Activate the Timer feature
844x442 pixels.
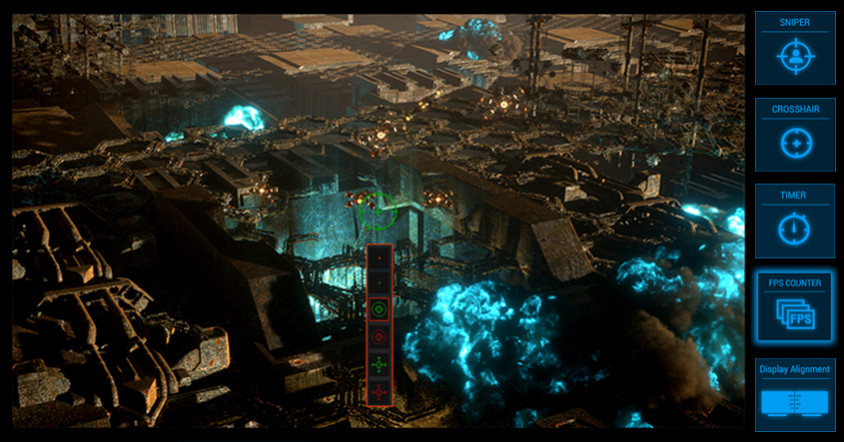click(x=795, y=222)
